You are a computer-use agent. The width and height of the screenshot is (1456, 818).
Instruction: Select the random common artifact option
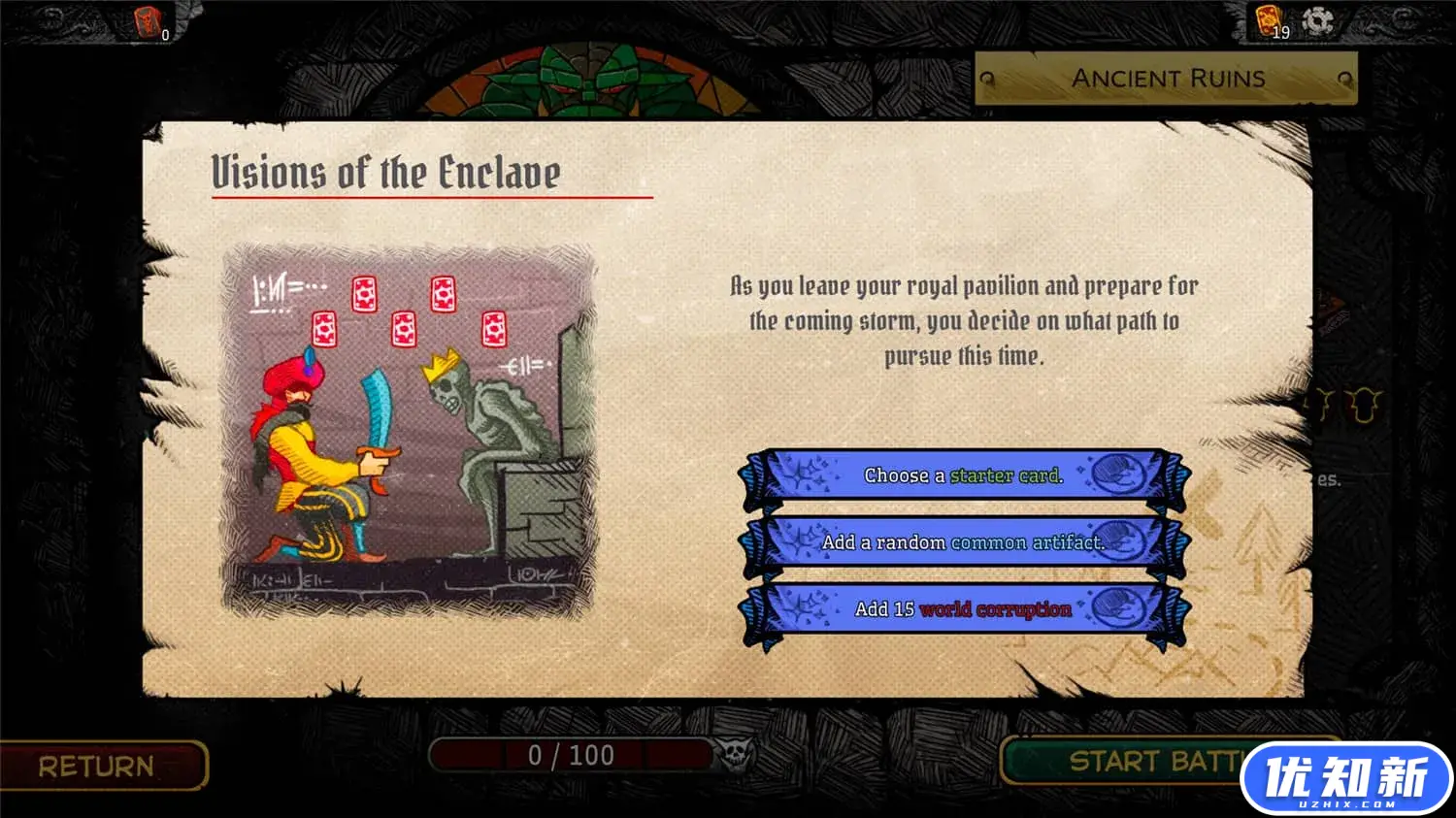[963, 542]
